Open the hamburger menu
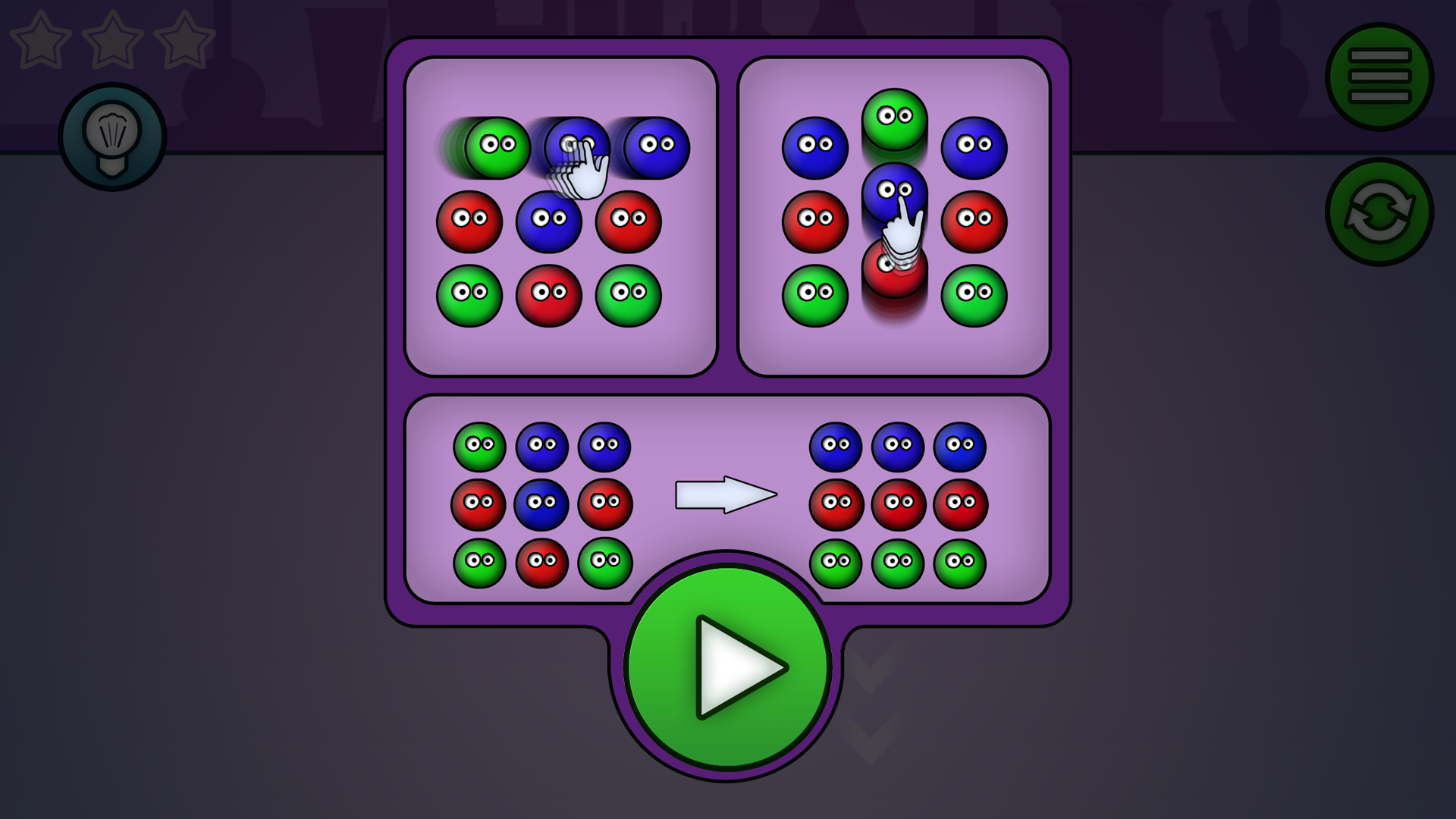 1379,74
